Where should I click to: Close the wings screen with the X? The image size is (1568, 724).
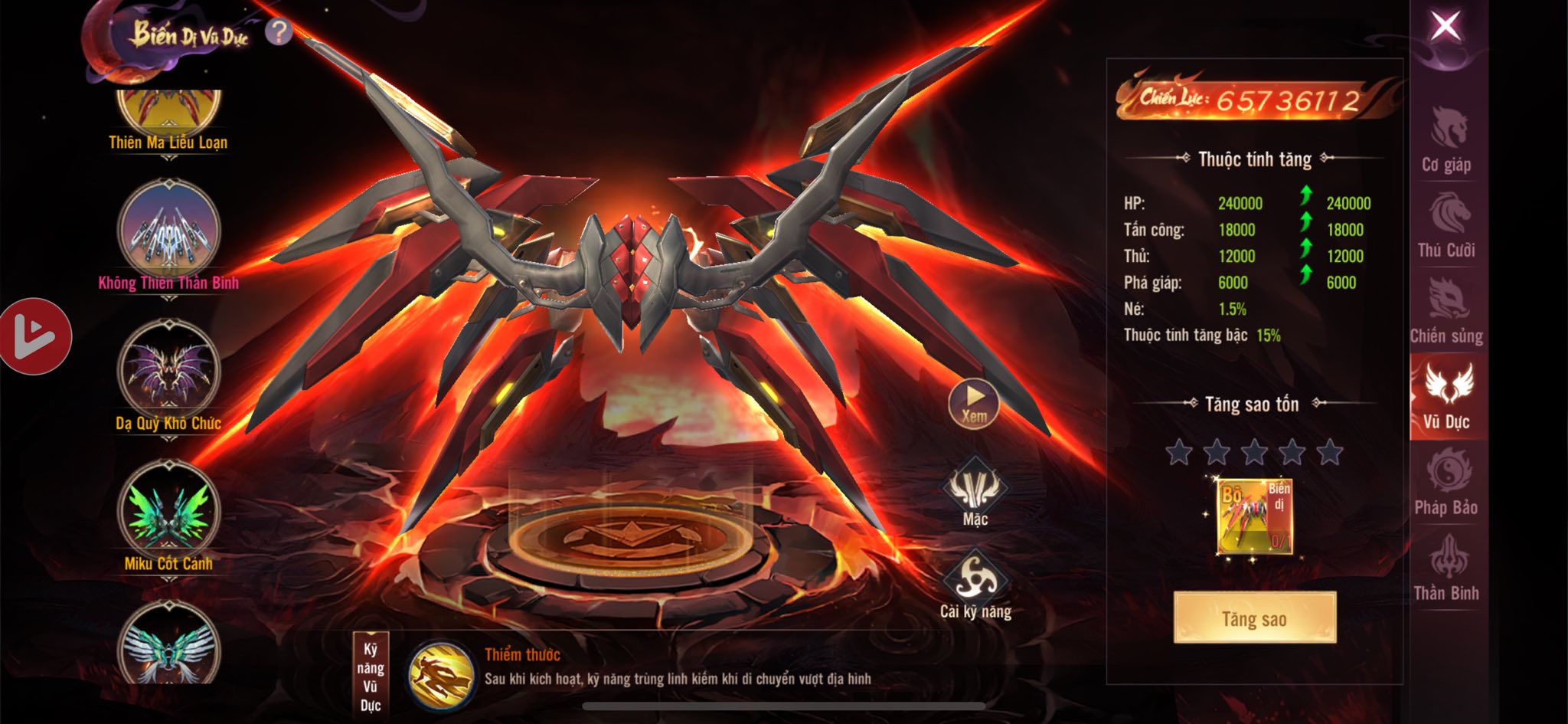pyautogui.click(x=1445, y=28)
